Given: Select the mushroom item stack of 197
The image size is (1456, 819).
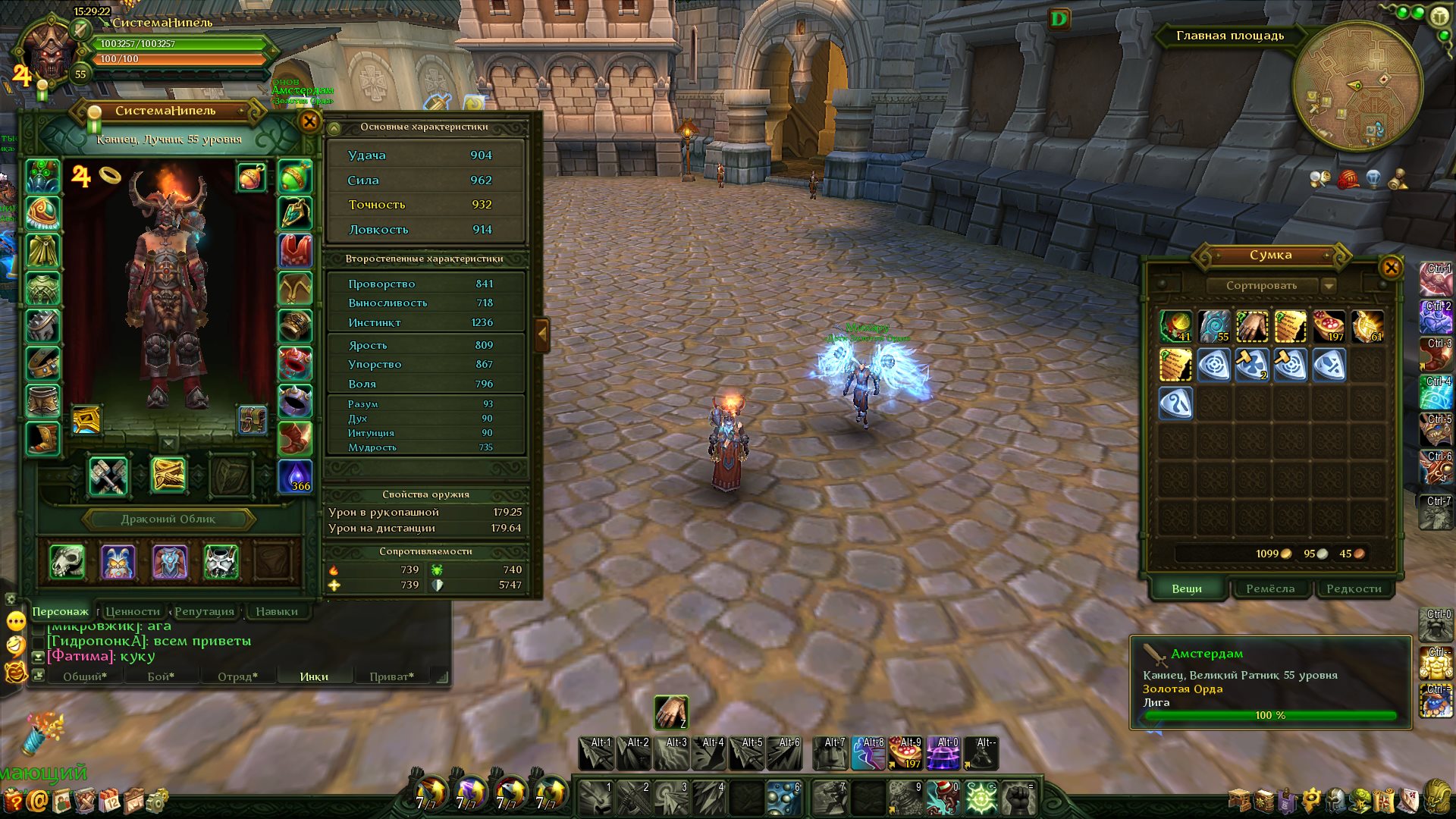Looking at the screenshot, I should click(1329, 326).
